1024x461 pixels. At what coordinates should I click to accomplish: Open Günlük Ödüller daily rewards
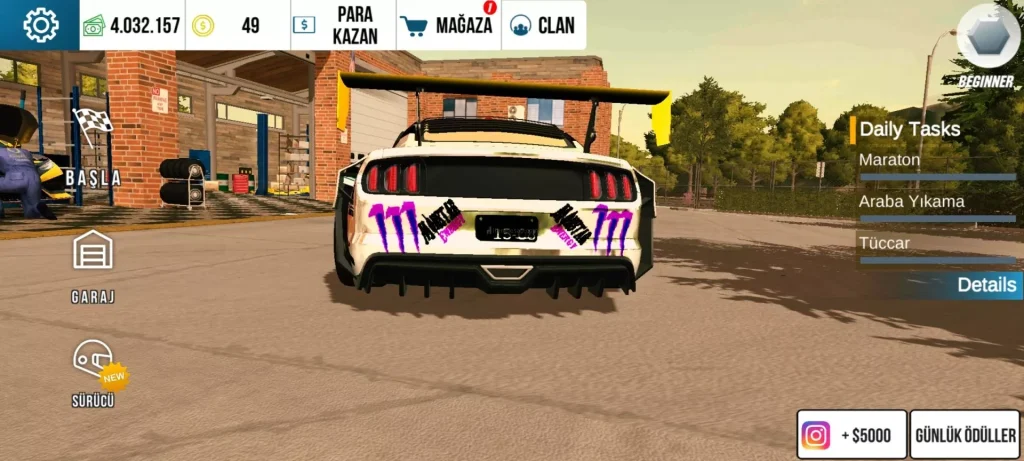click(965, 435)
